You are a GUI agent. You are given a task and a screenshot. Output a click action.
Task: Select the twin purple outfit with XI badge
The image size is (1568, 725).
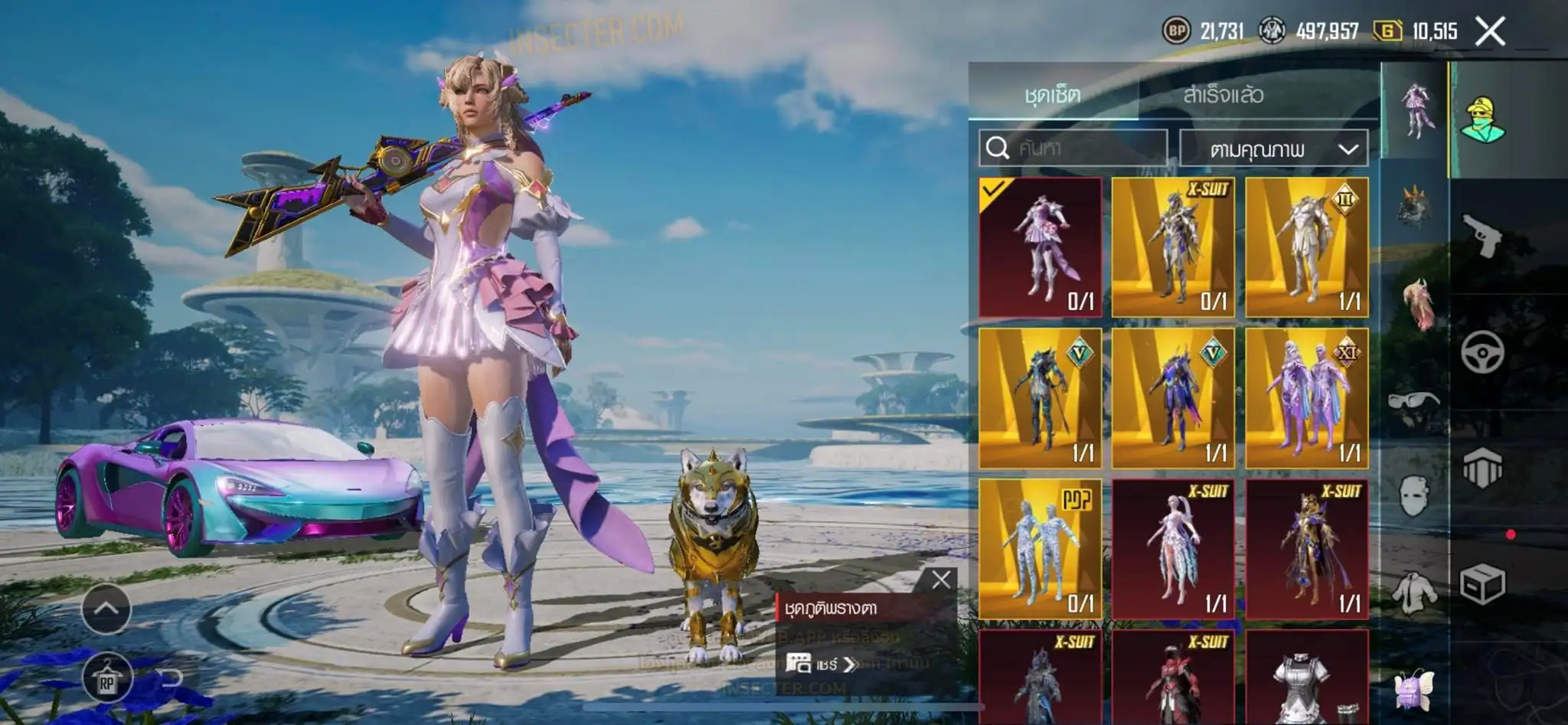coord(1306,398)
